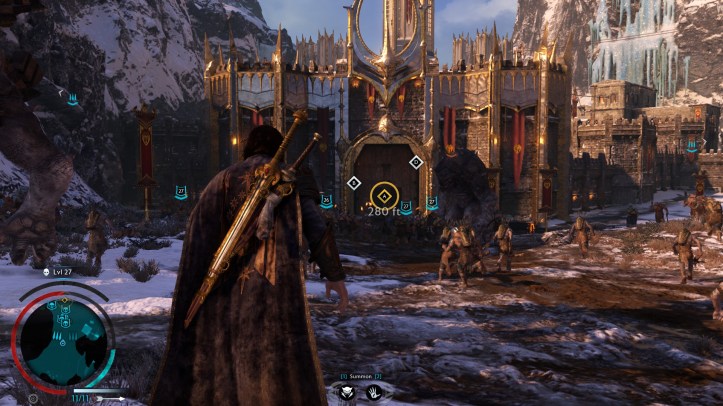The width and height of the screenshot is (723, 406).
Task: Select the level 26 ally banner marker
Action: click(x=326, y=201)
